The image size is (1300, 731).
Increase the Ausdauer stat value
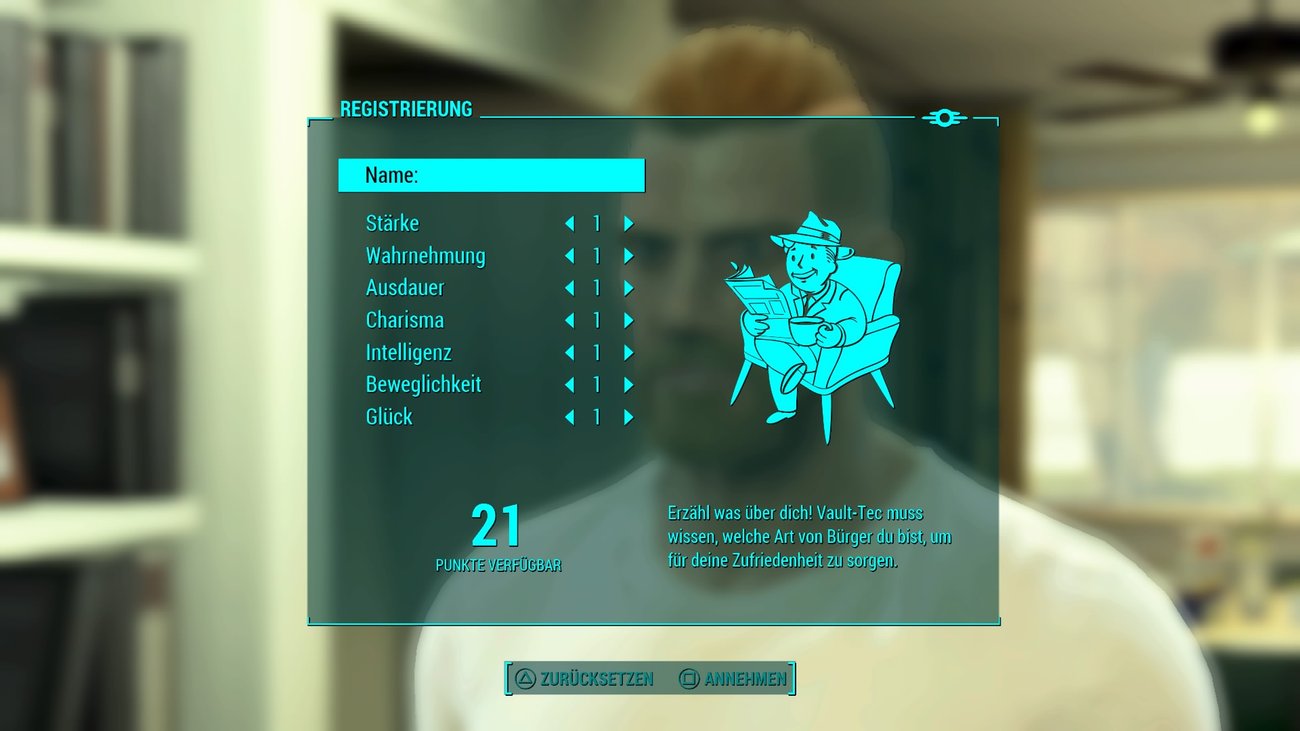(x=629, y=288)
